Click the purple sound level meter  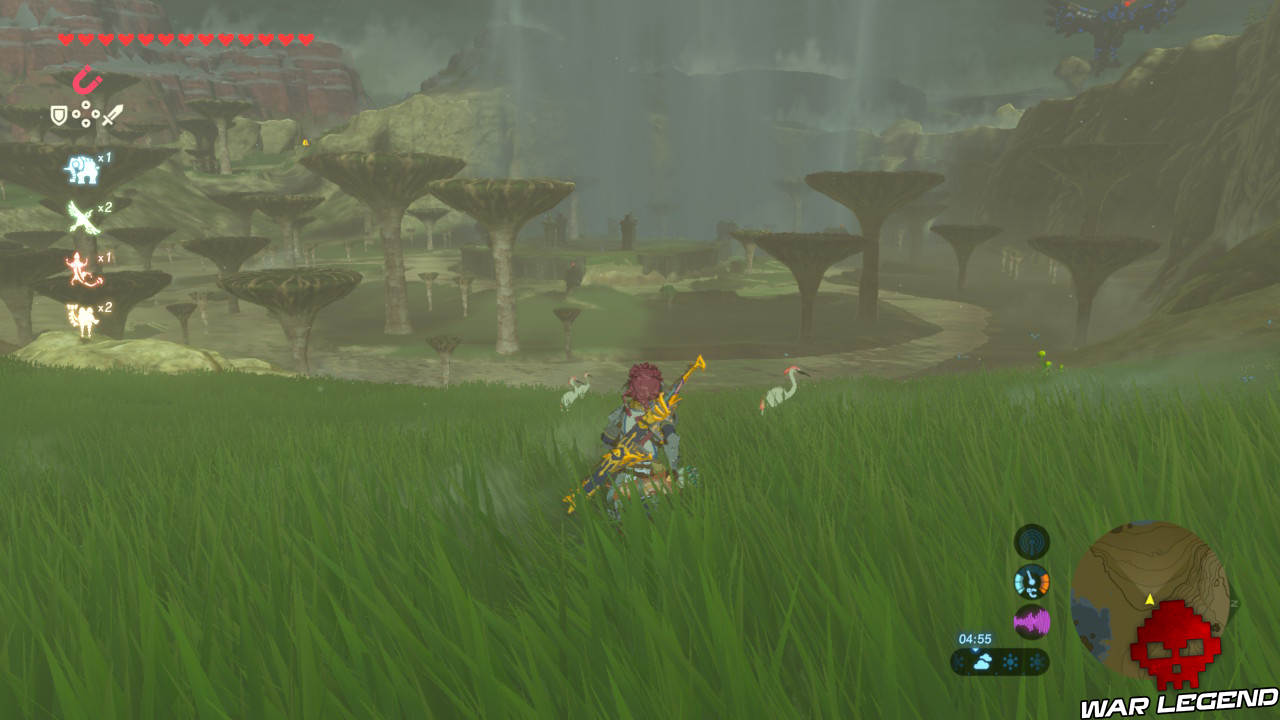(1032, 621)
